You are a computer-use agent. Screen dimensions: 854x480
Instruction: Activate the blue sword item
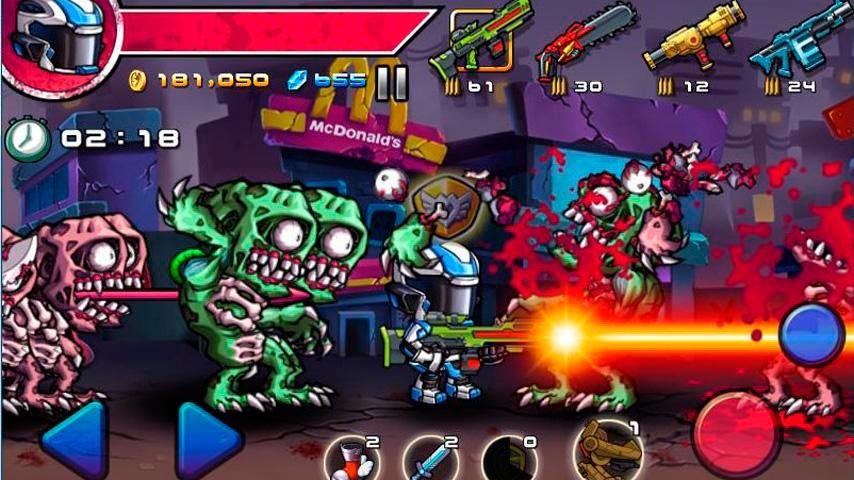[x=431, y=461]
